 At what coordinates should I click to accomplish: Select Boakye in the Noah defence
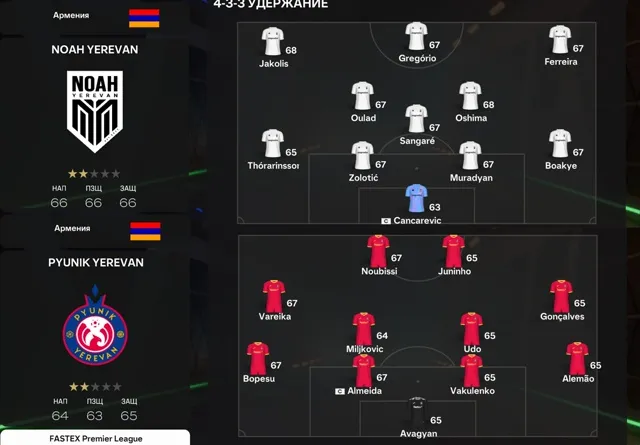559,144
